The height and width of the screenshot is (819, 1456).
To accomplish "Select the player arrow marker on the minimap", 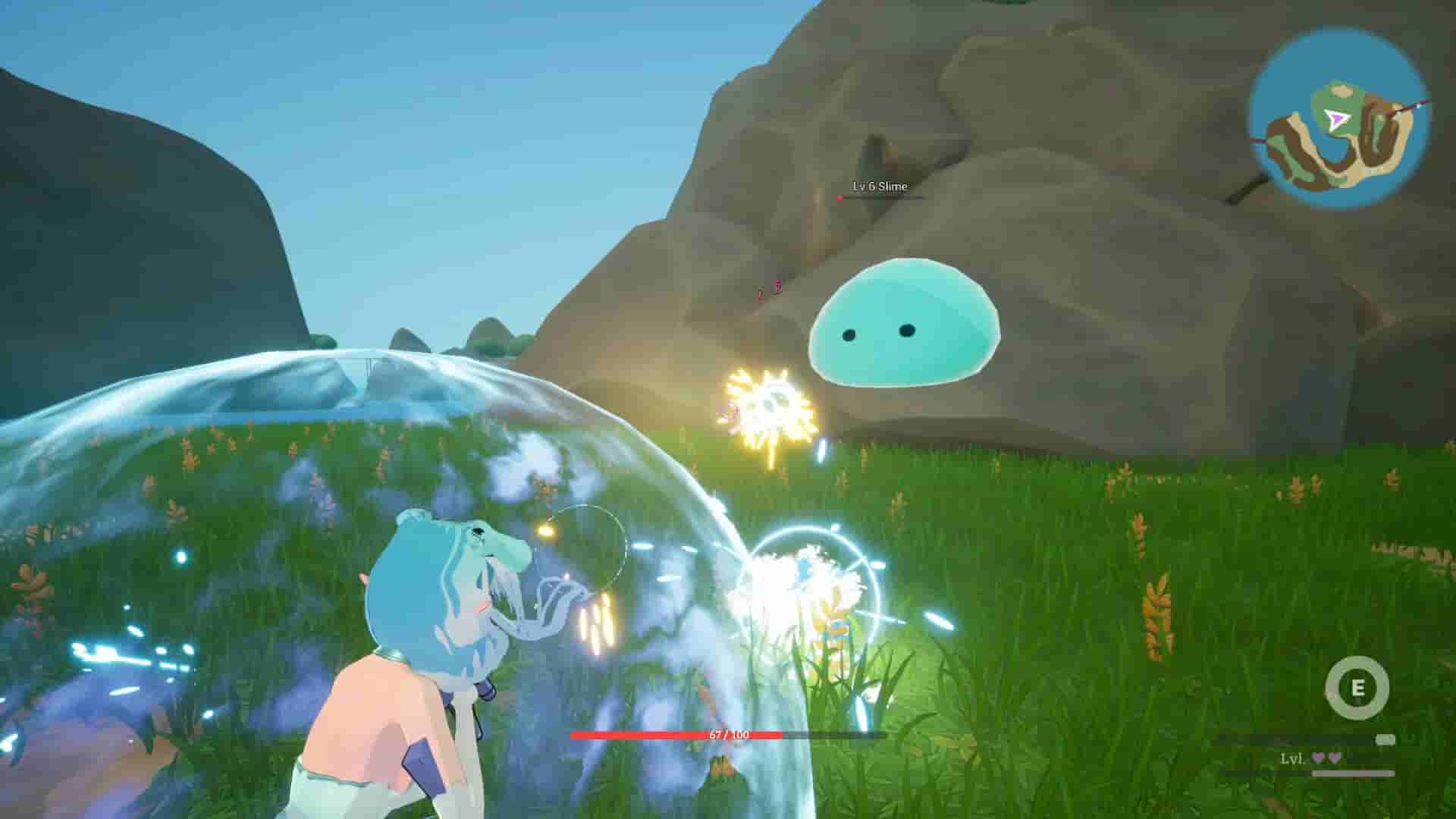I will [1337, 120].
